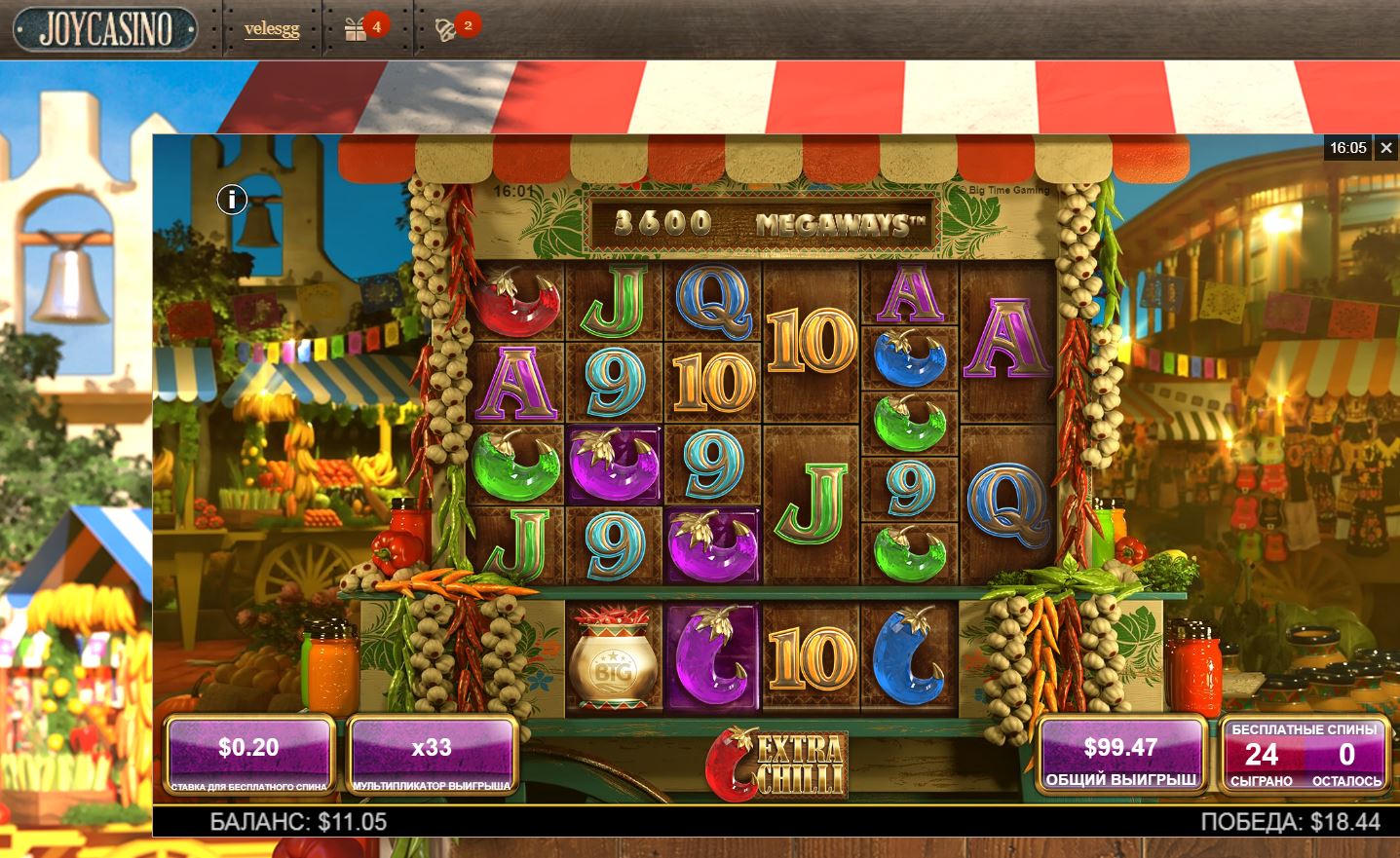The image size is (1400, 858).
Task: Open the velesgg profile link
Action: [x=272, y=29]
